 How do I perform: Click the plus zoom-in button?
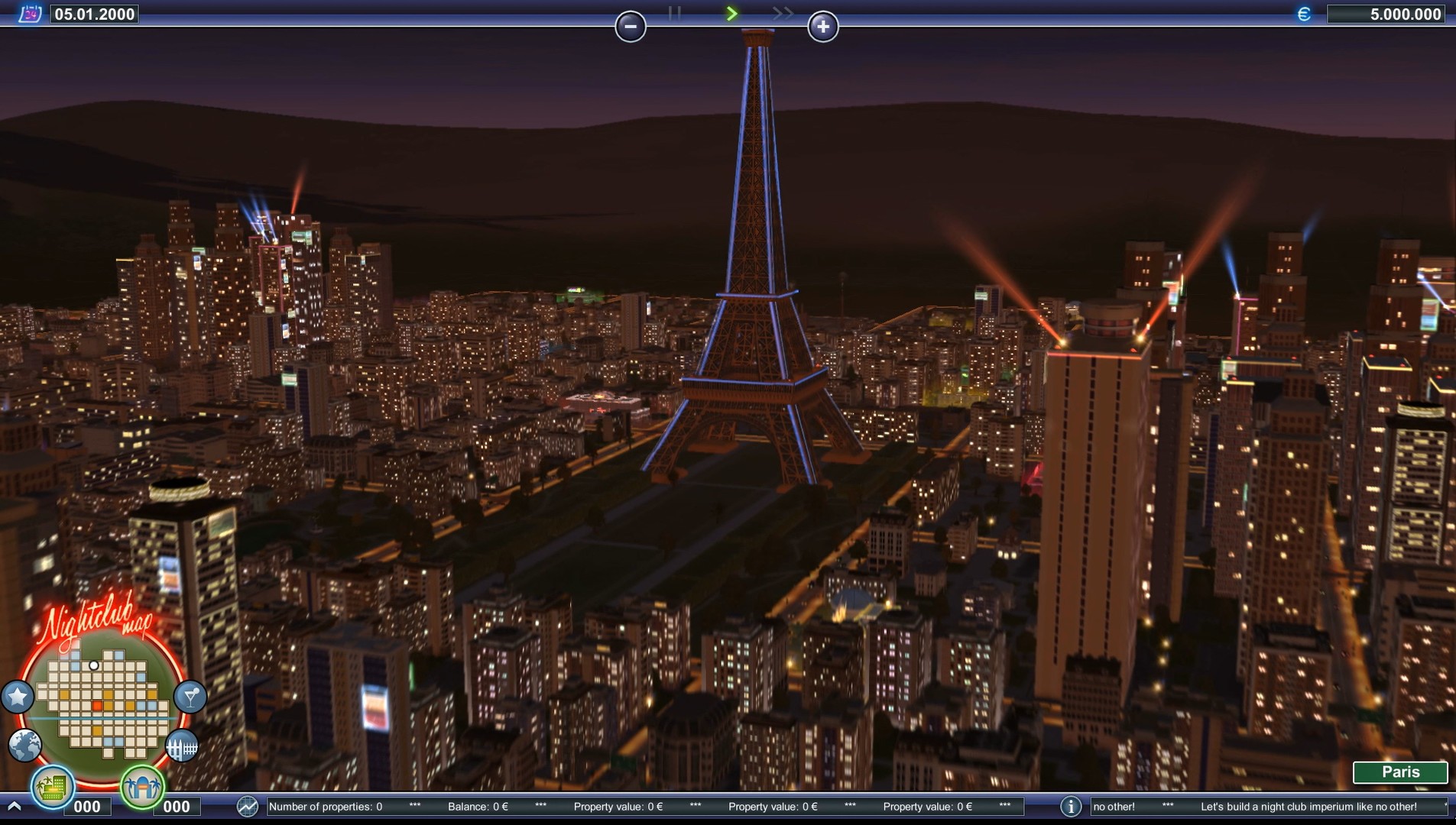click(x=823, y=27)
